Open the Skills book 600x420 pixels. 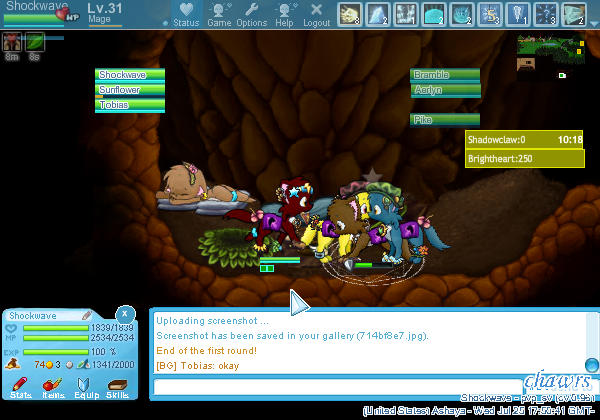[x=118, y=388]
